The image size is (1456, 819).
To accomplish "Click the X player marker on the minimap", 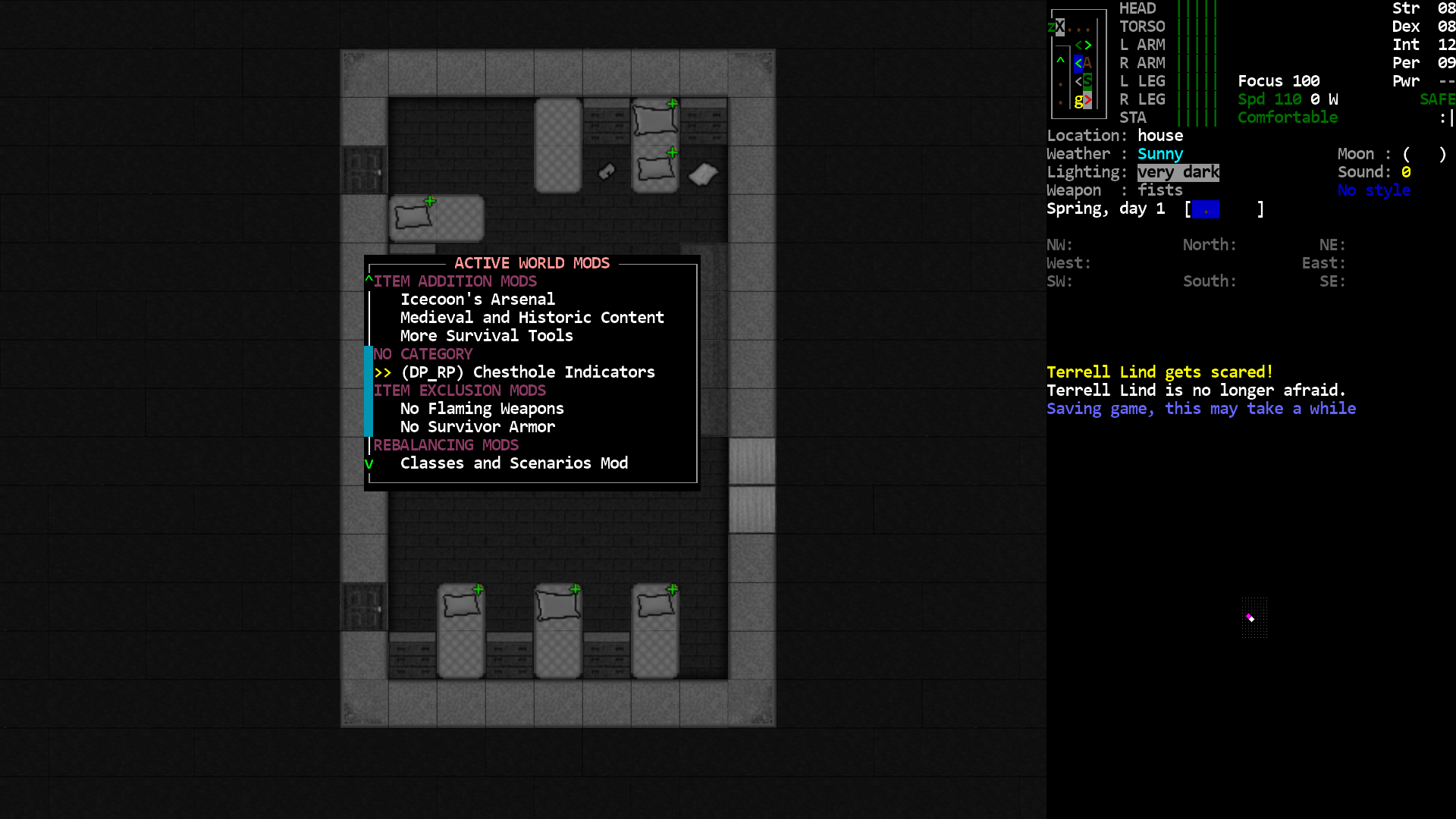I will 1060,27.
